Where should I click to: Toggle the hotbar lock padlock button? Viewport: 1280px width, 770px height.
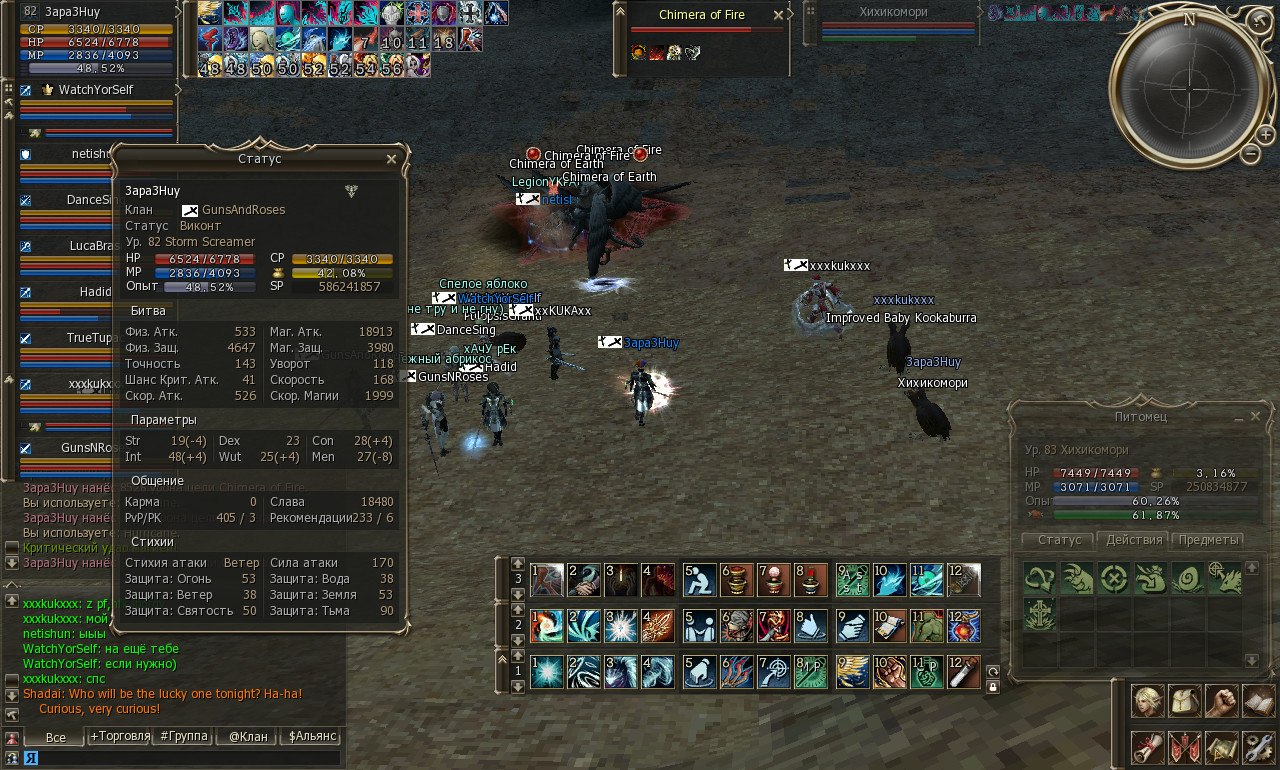pos(992,687)
